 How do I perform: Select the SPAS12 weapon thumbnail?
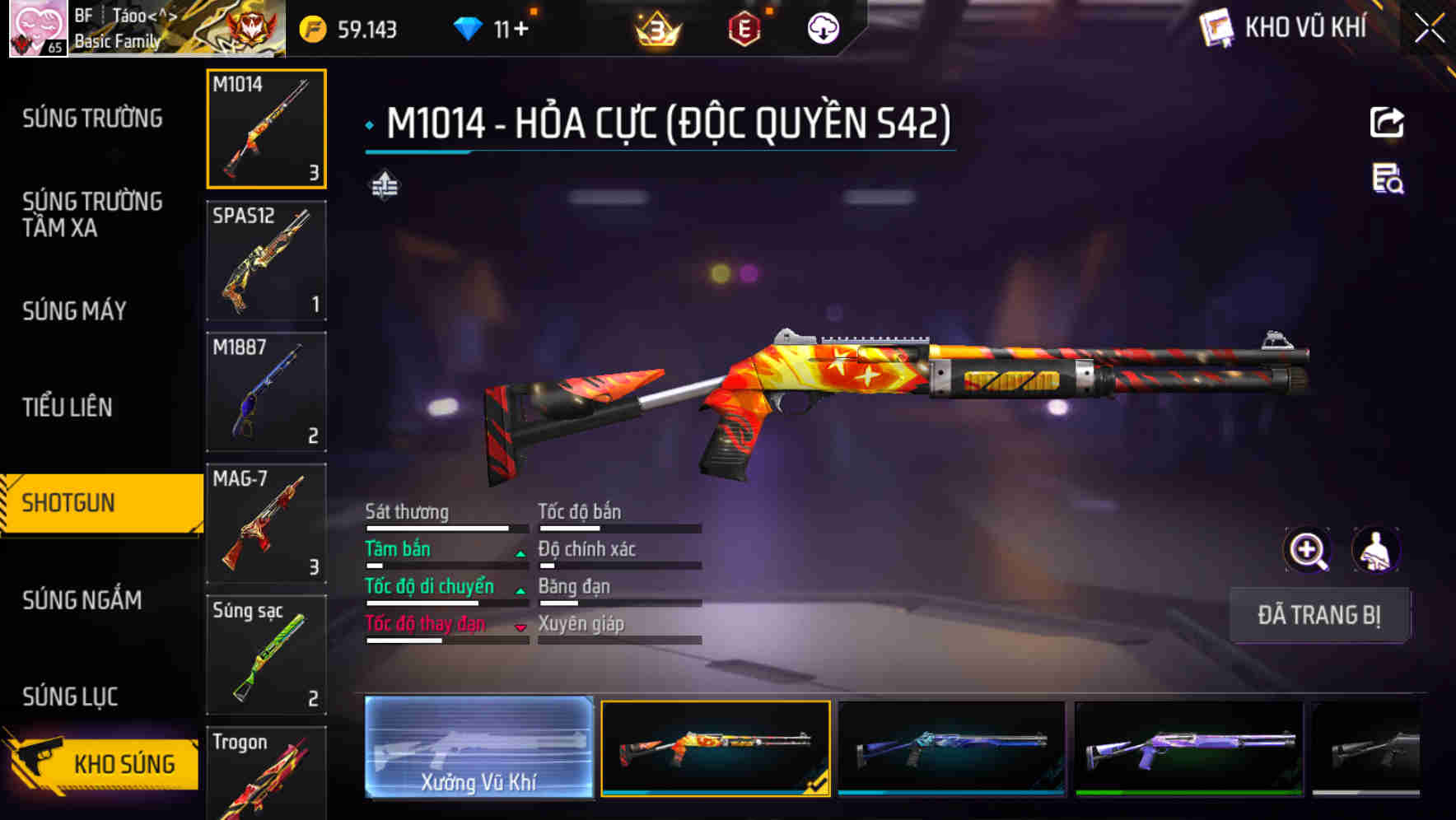(266, 259)
